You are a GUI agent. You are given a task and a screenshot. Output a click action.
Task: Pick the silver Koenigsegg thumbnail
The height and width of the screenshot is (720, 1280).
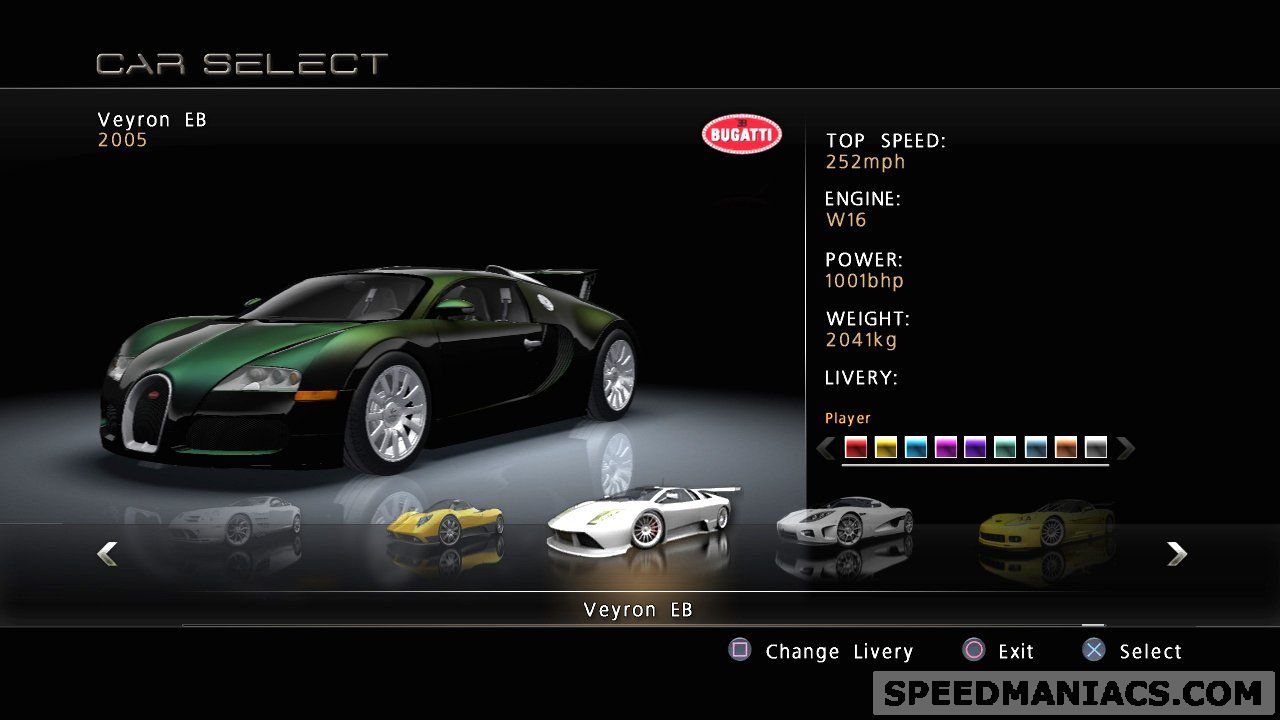(844, 521)
